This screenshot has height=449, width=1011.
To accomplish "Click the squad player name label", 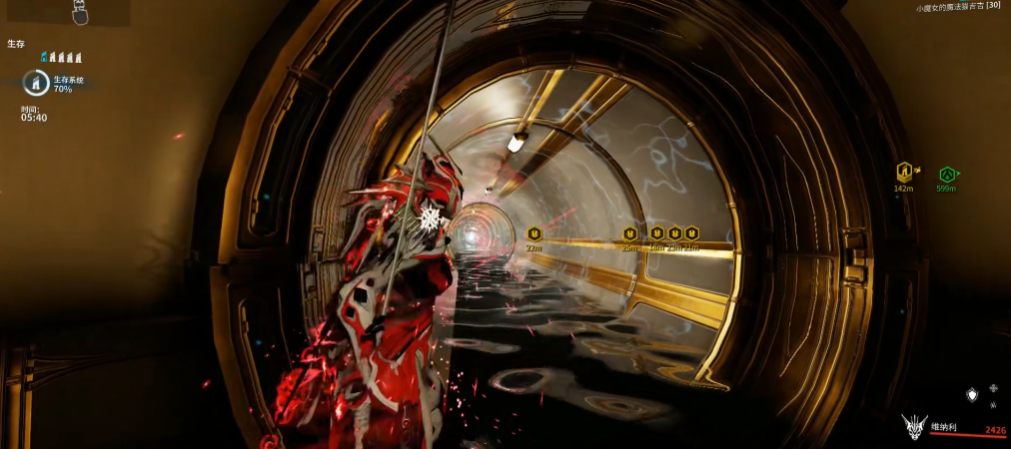I will (x=957, y=7).
